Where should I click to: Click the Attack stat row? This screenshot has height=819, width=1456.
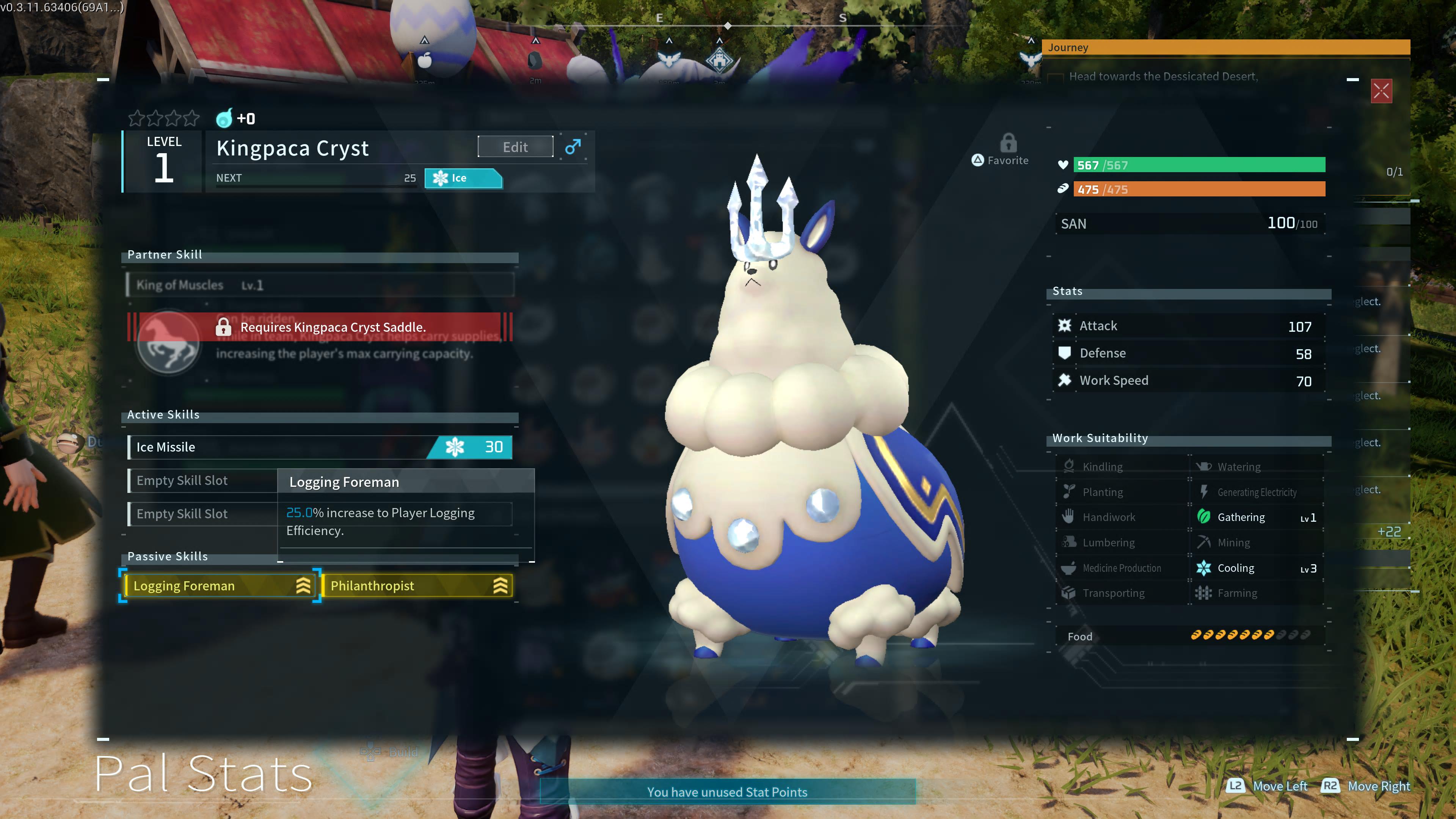(x=1189, y=326)
